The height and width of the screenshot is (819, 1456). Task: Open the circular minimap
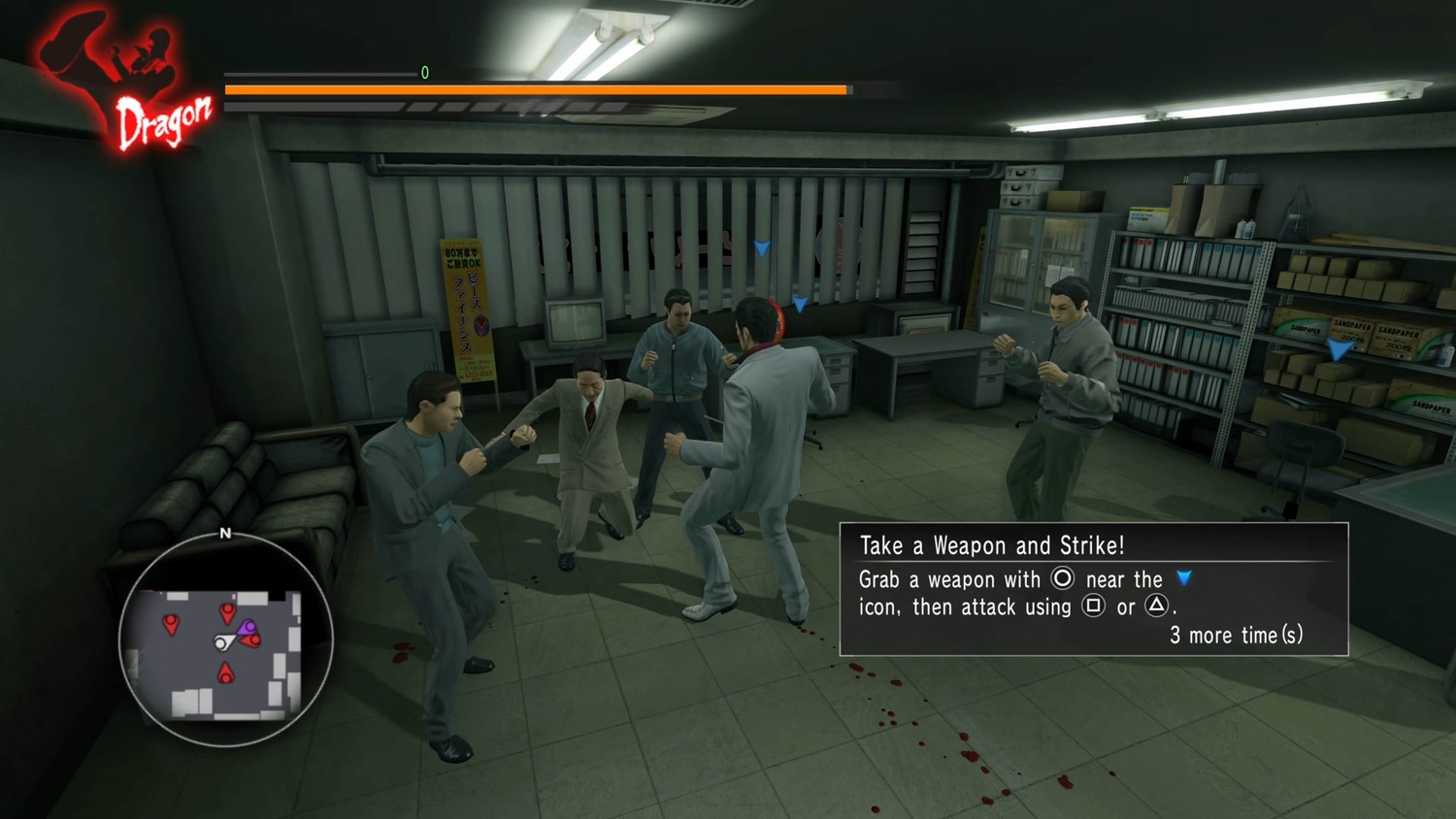click(x=226, y=640)
